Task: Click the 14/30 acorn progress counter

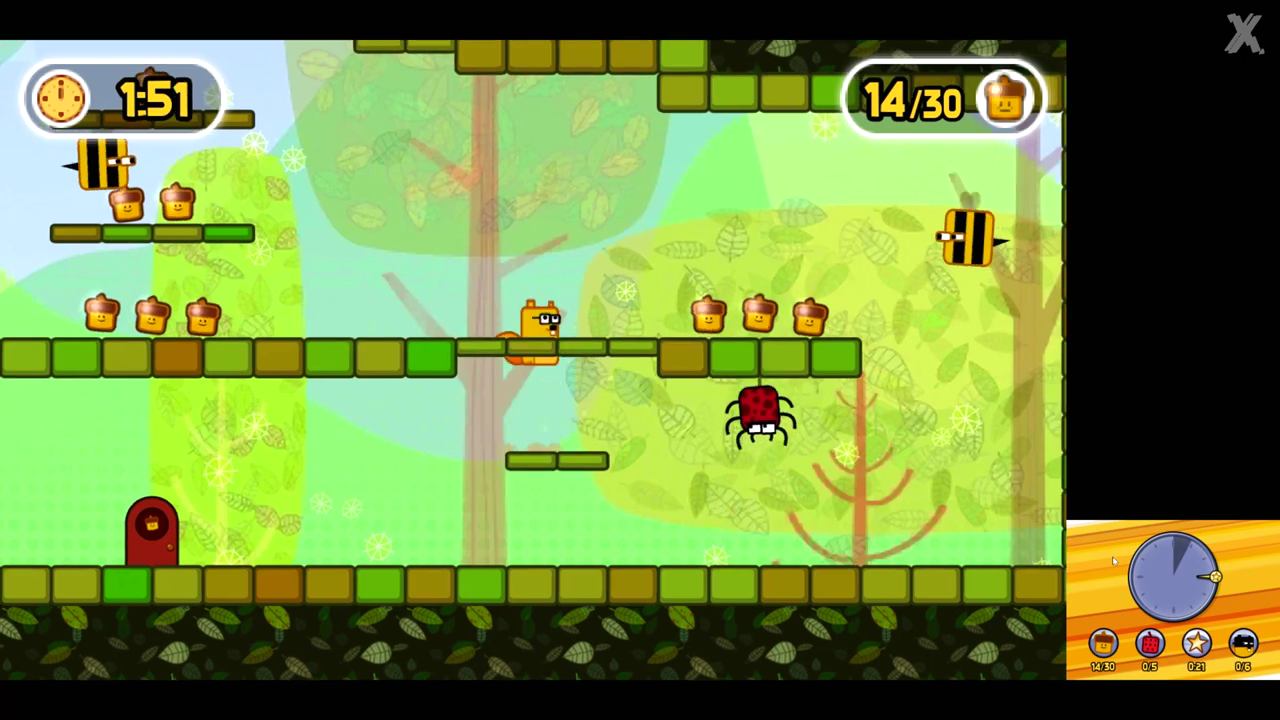Action: point(912,99)
